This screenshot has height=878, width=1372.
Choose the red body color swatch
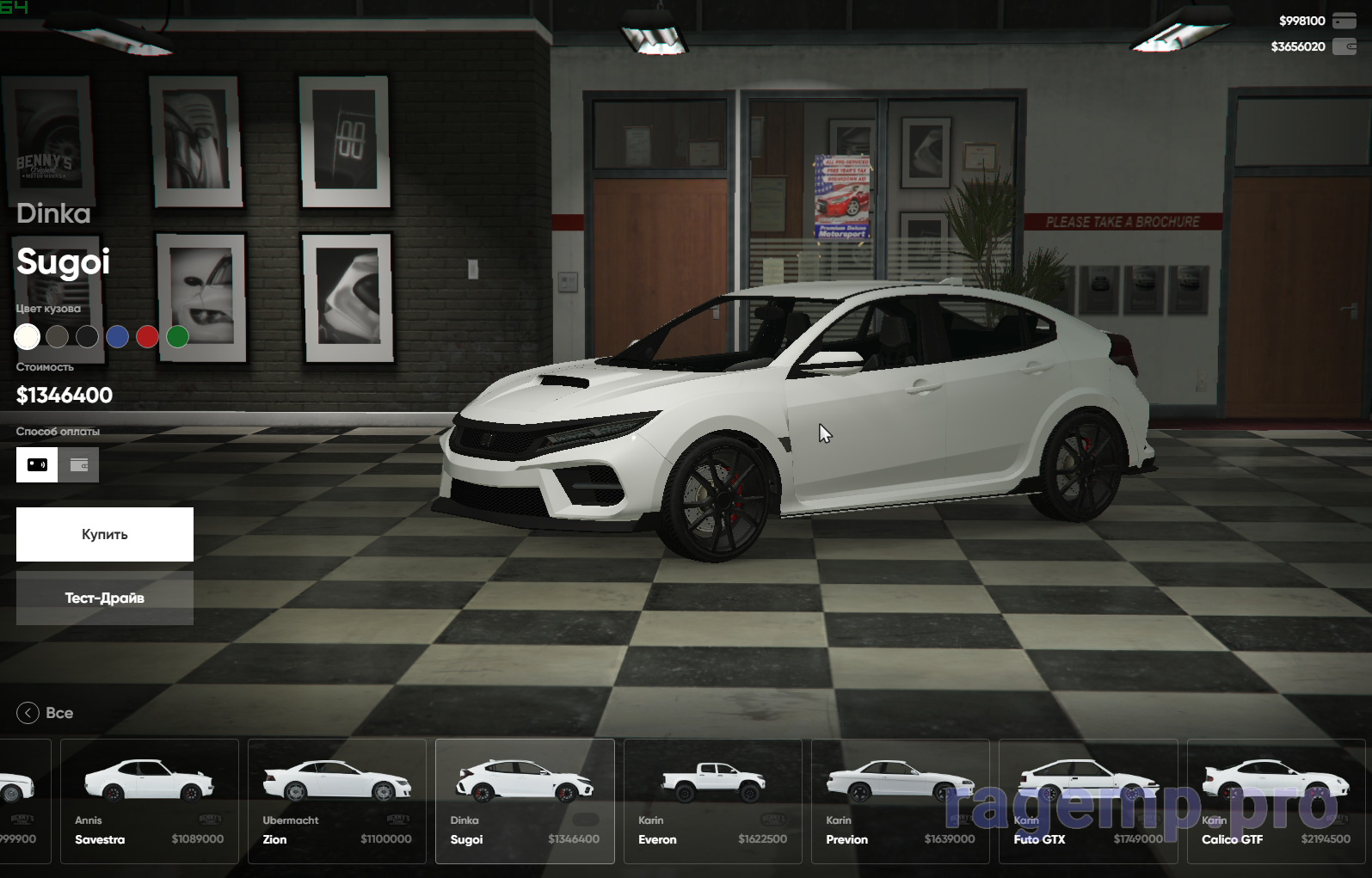coord(147,337)
